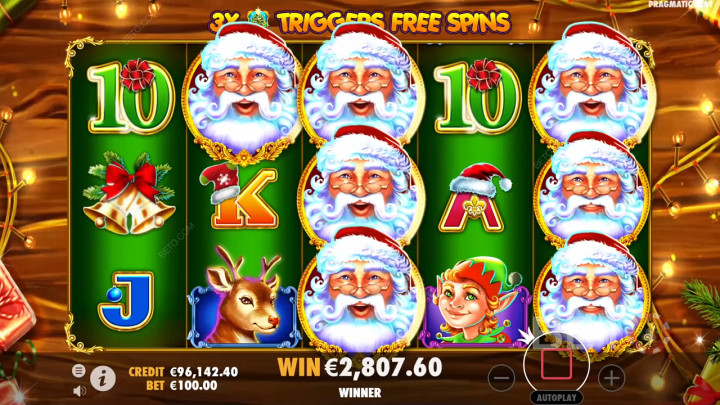Decrease the bet with minus button
720x405 pixels.
(x=504, y=378)
